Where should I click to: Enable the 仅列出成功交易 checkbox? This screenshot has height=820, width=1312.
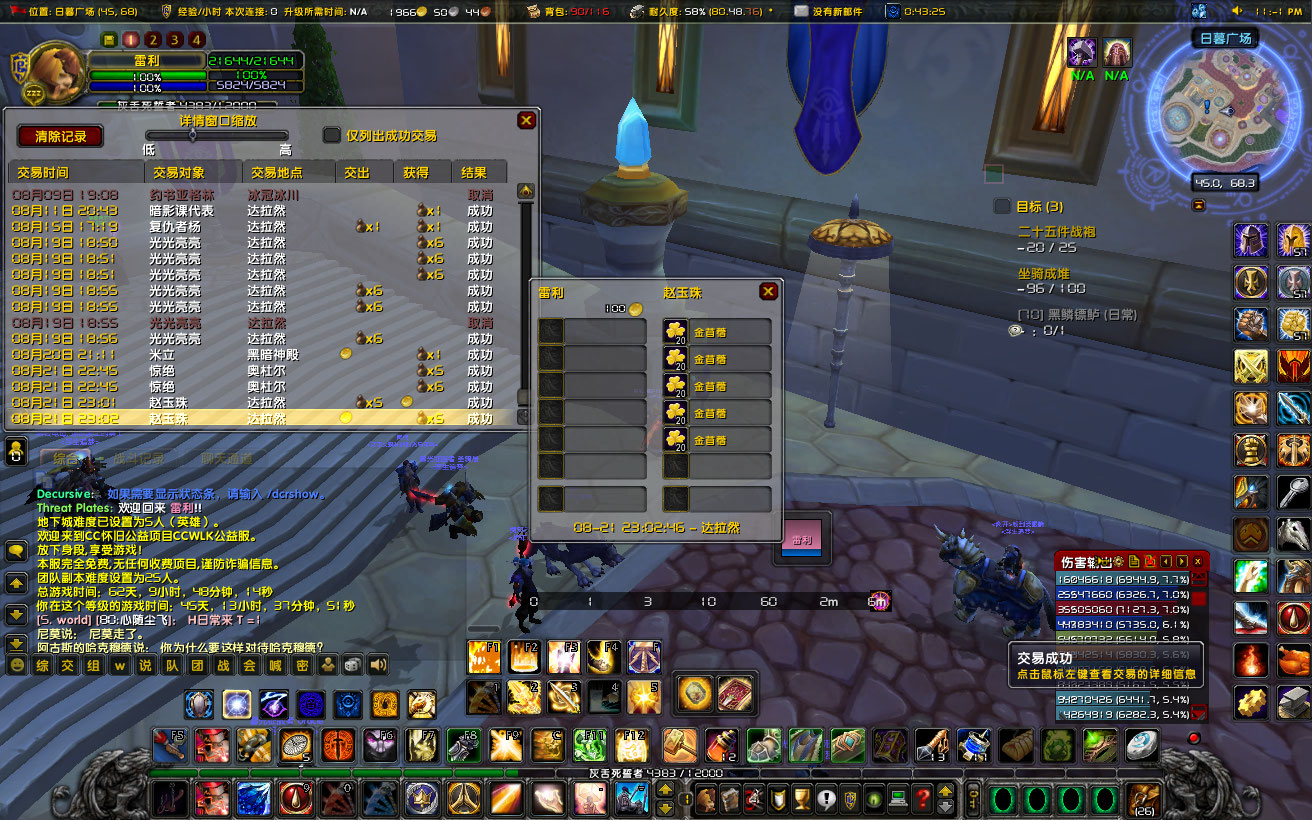click(332, 135)
